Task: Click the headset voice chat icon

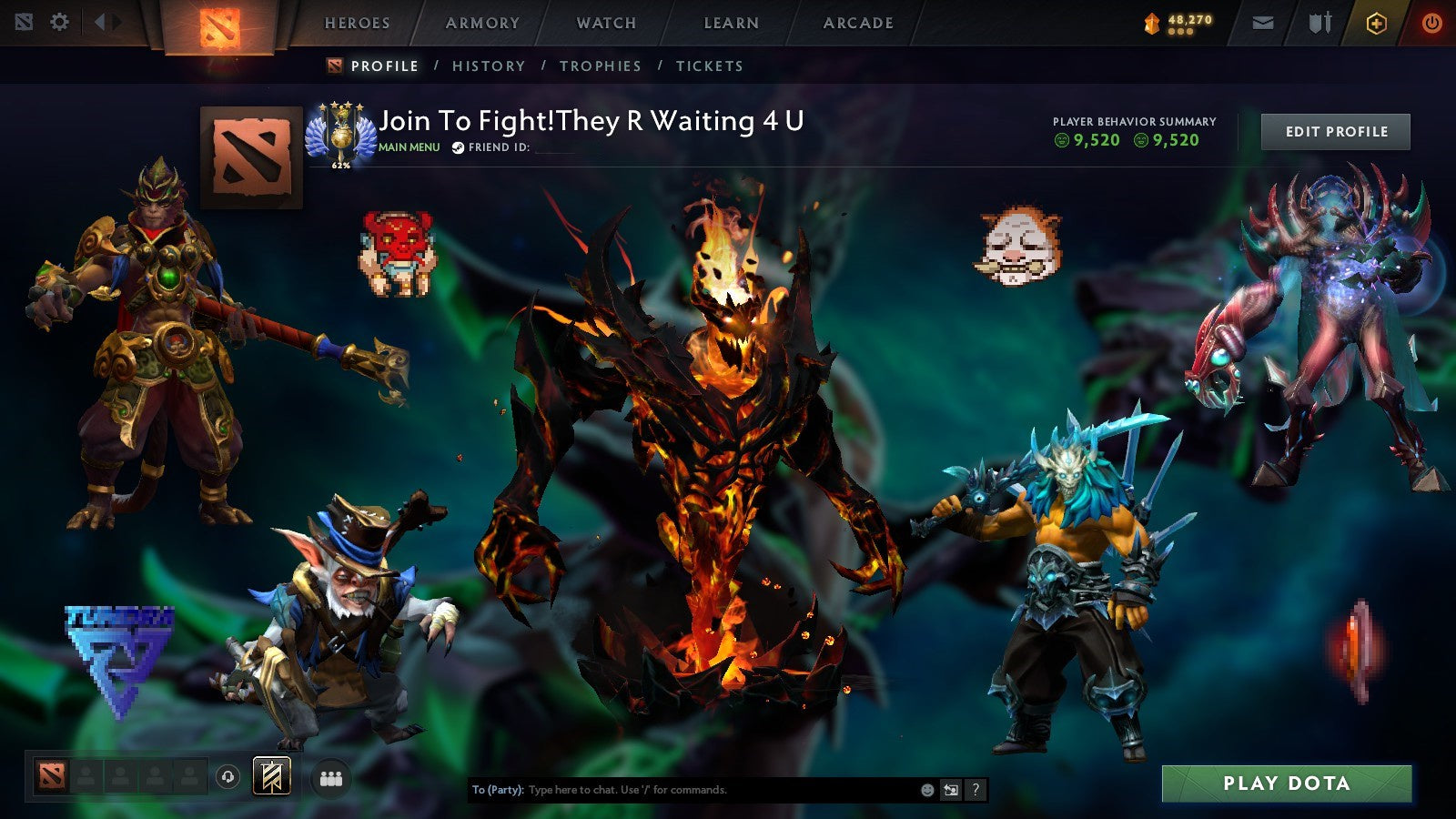Action: pos(227,777)
